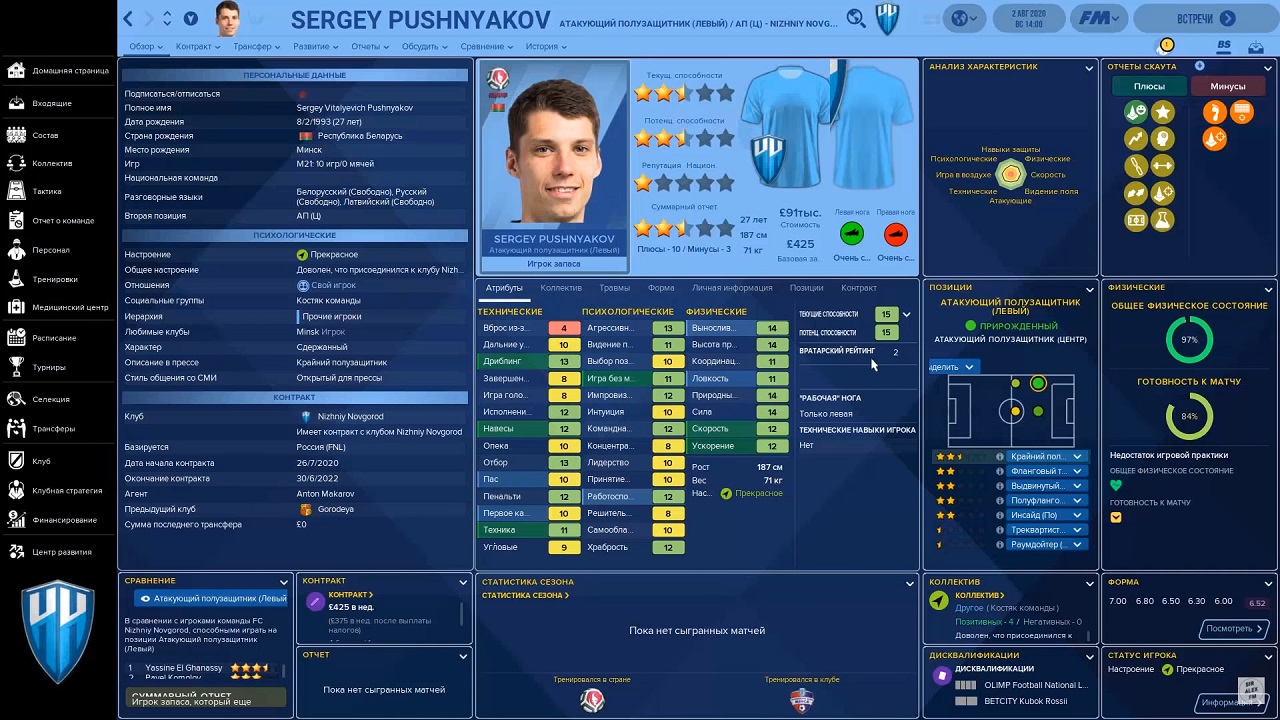Open Входящие inbox menu
Screen dimensions: 1280x720
(x=52, y=103)
